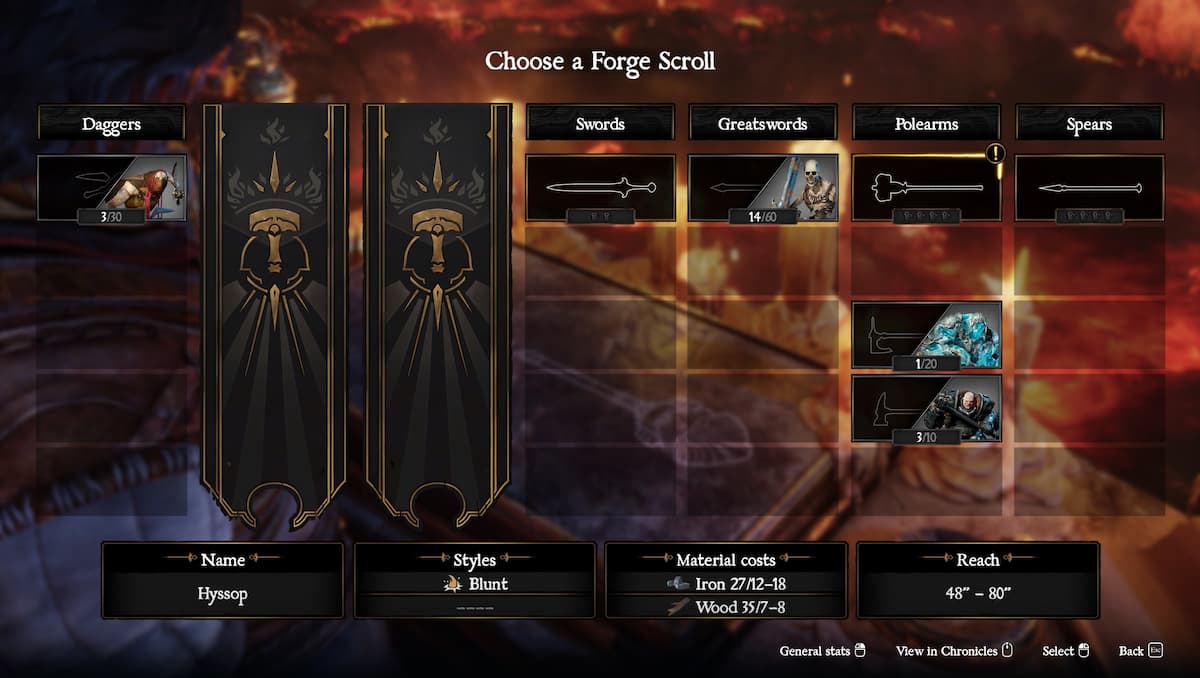Screen dimensions: 1200x678
Task: Confirm with the Select option
Action: point(1066,651)
